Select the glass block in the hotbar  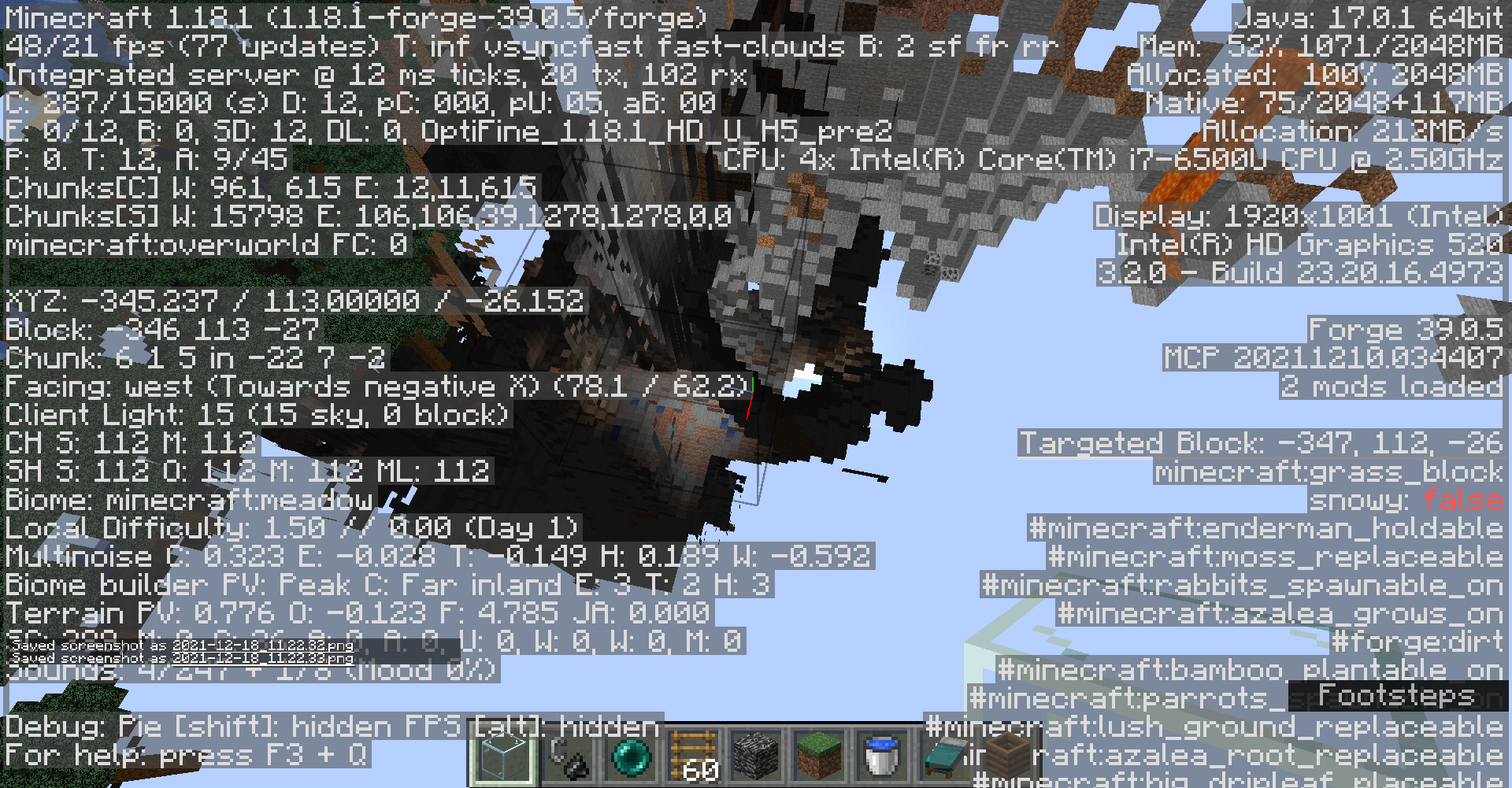(502, 756)
